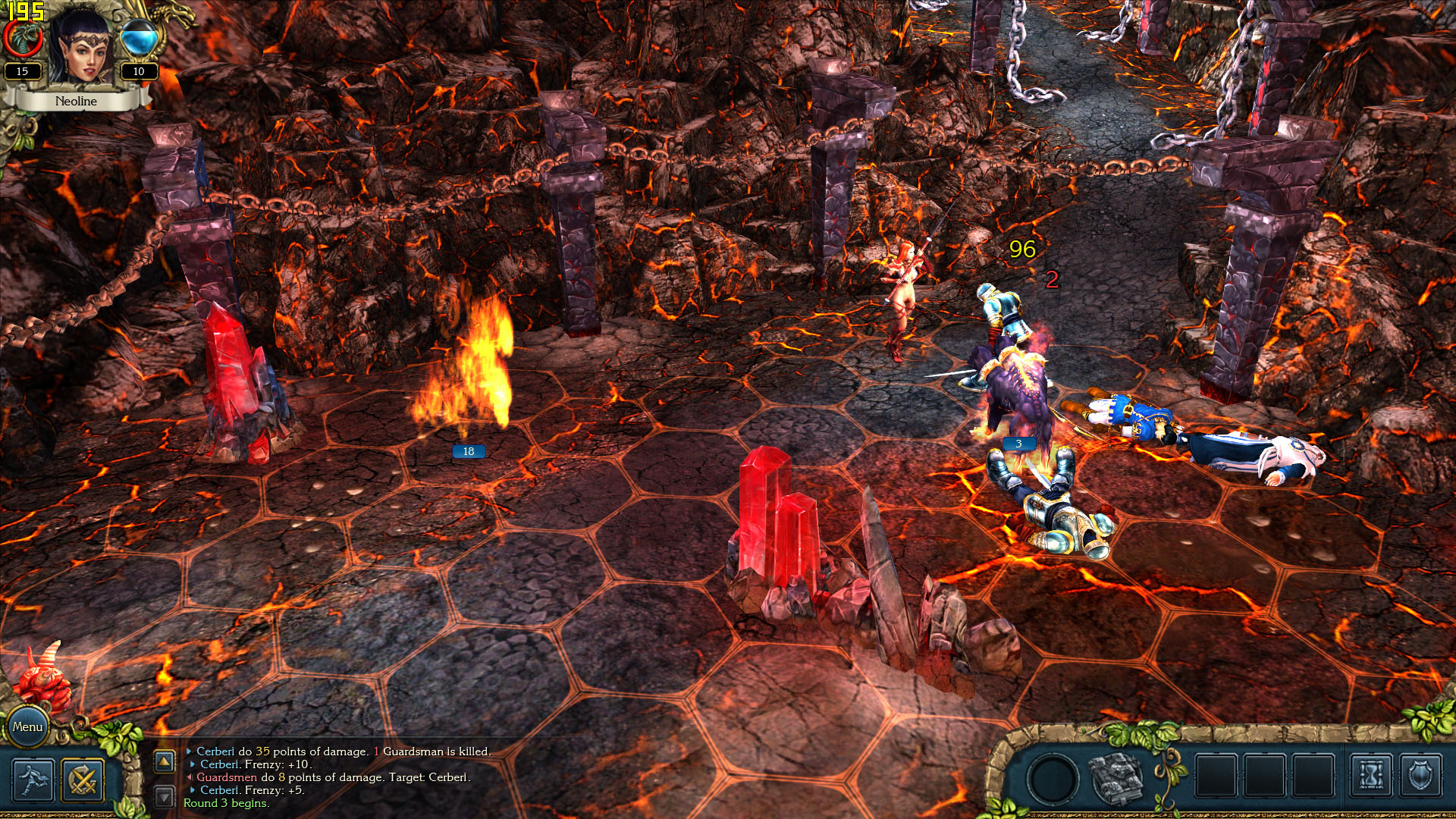
Task: Select the Cerberi unit with stack count 3
Action: point(1012,387)
